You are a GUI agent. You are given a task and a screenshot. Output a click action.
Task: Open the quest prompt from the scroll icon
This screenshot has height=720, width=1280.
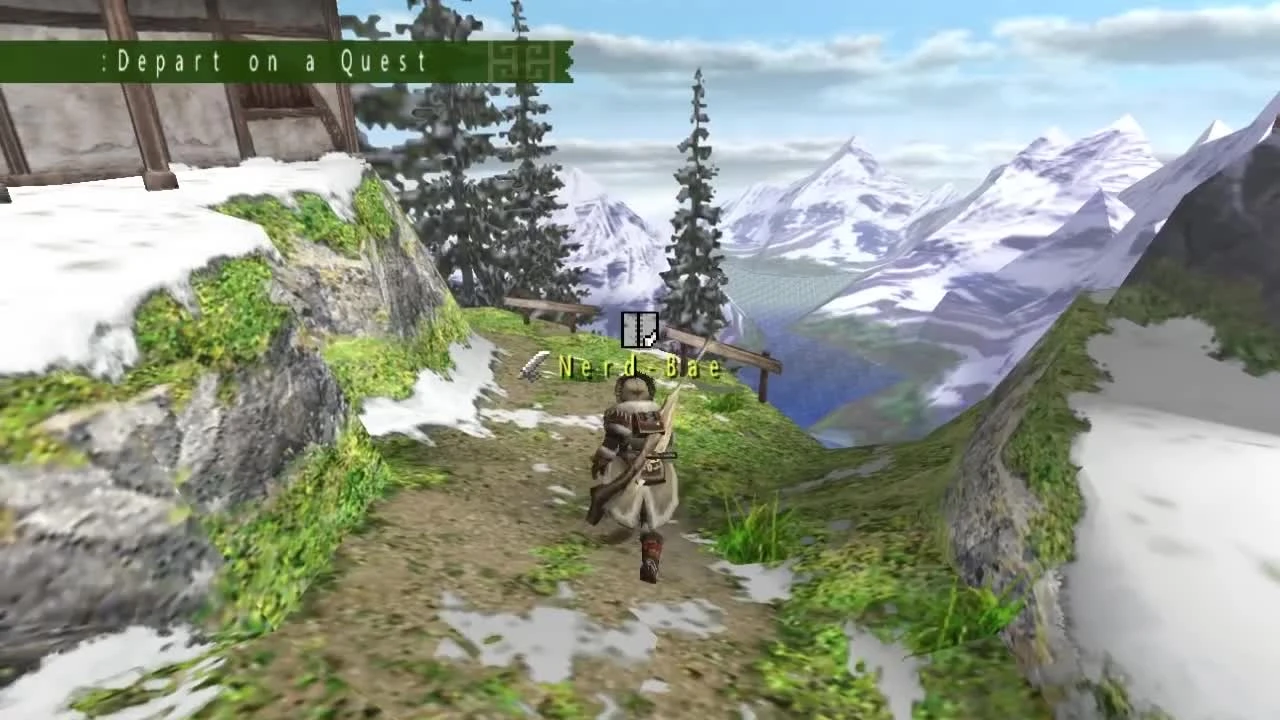pyautogui.click(x=640, y=328)
